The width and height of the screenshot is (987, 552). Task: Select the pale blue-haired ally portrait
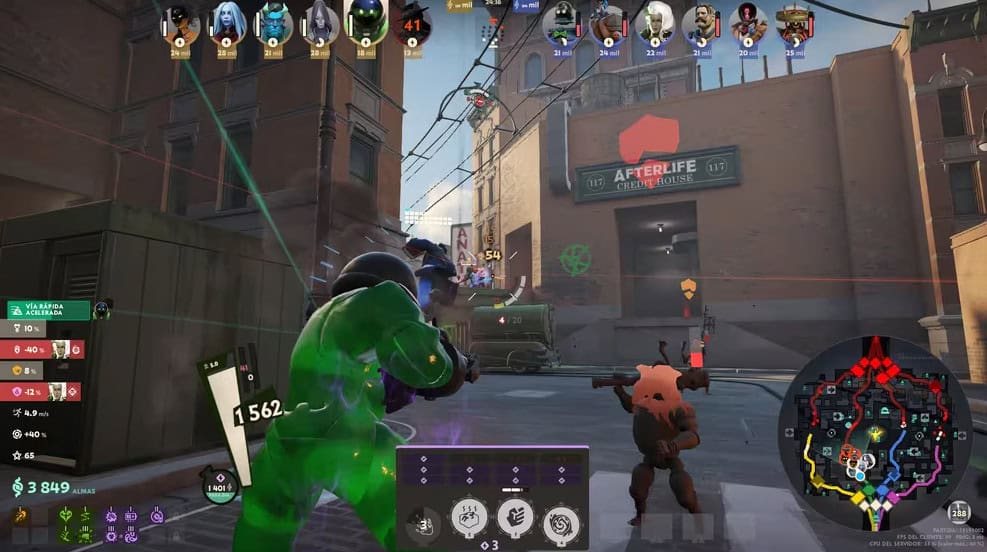(227, 24)
